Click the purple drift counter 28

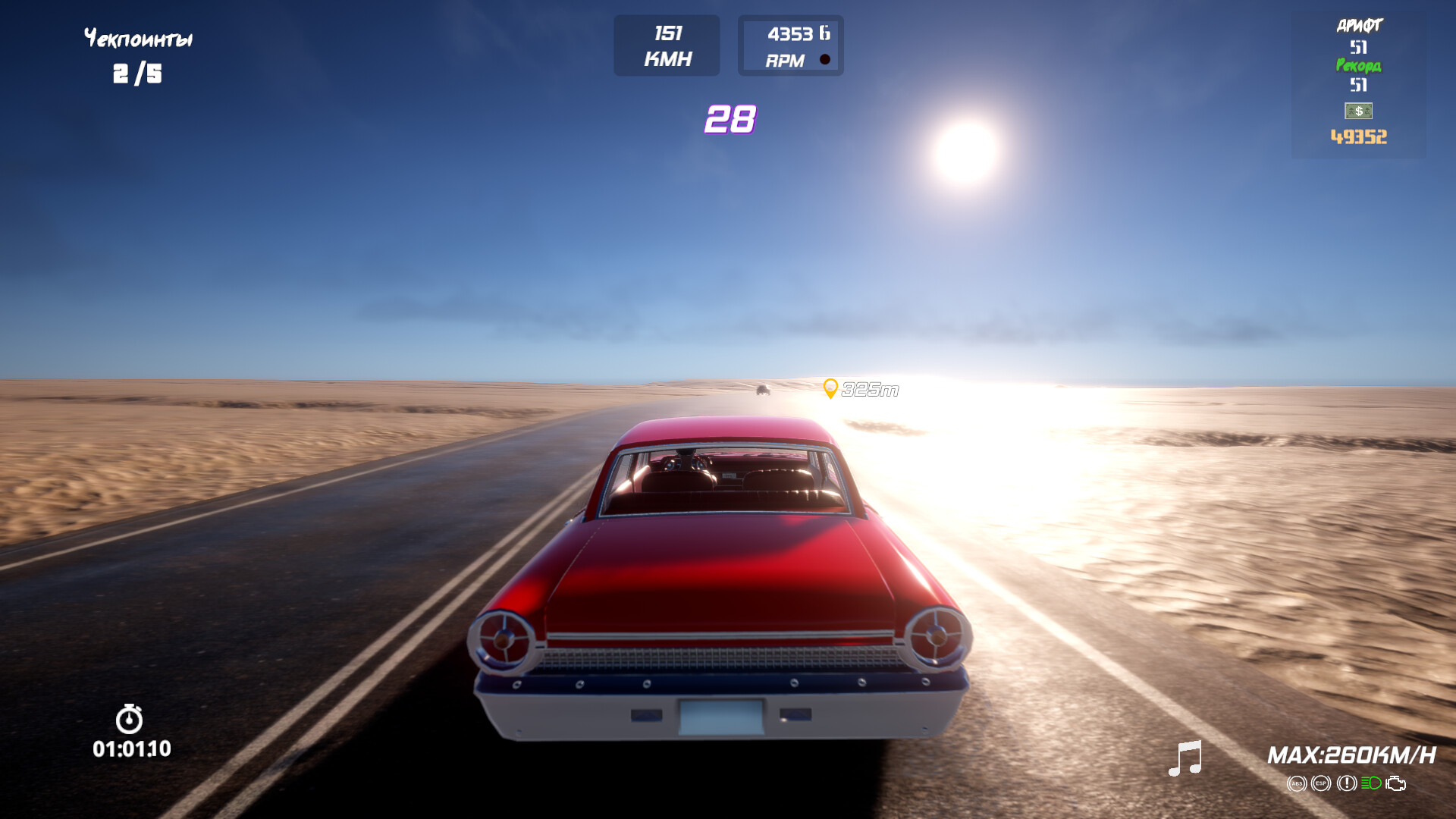[730, 118]
